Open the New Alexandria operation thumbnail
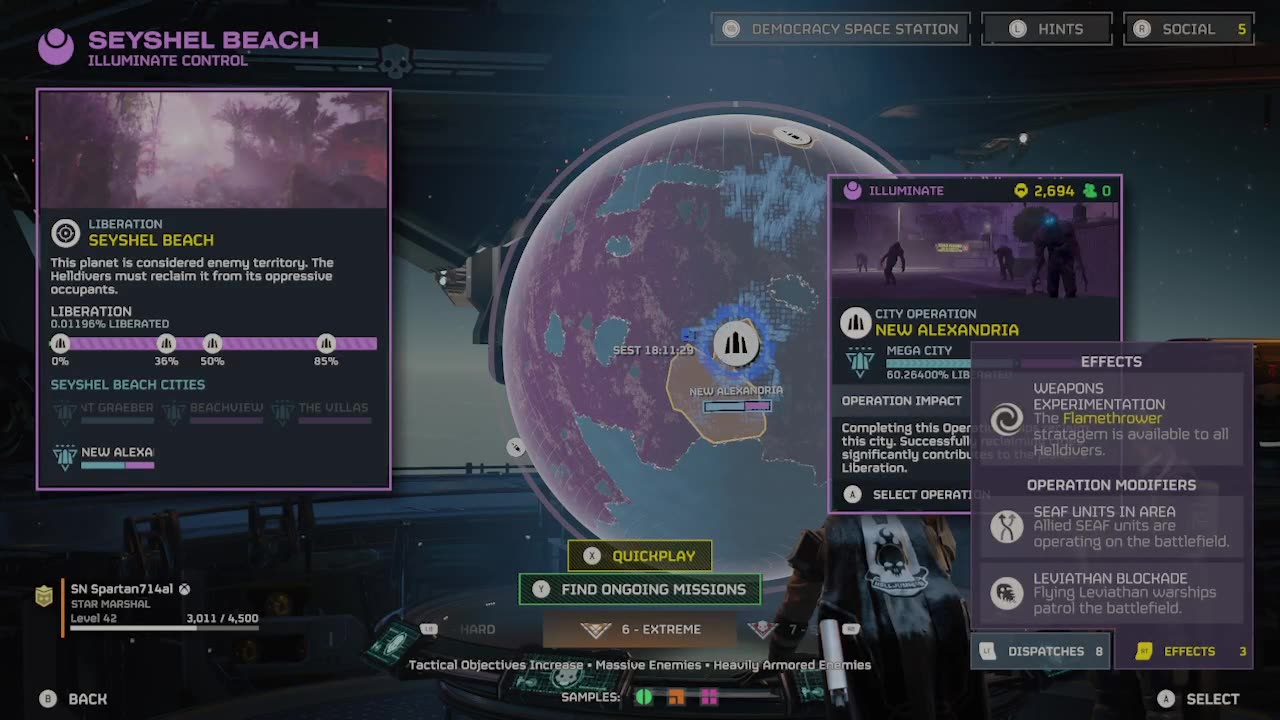The height and width of the screenshot is (720, 1280). [975, 249]
